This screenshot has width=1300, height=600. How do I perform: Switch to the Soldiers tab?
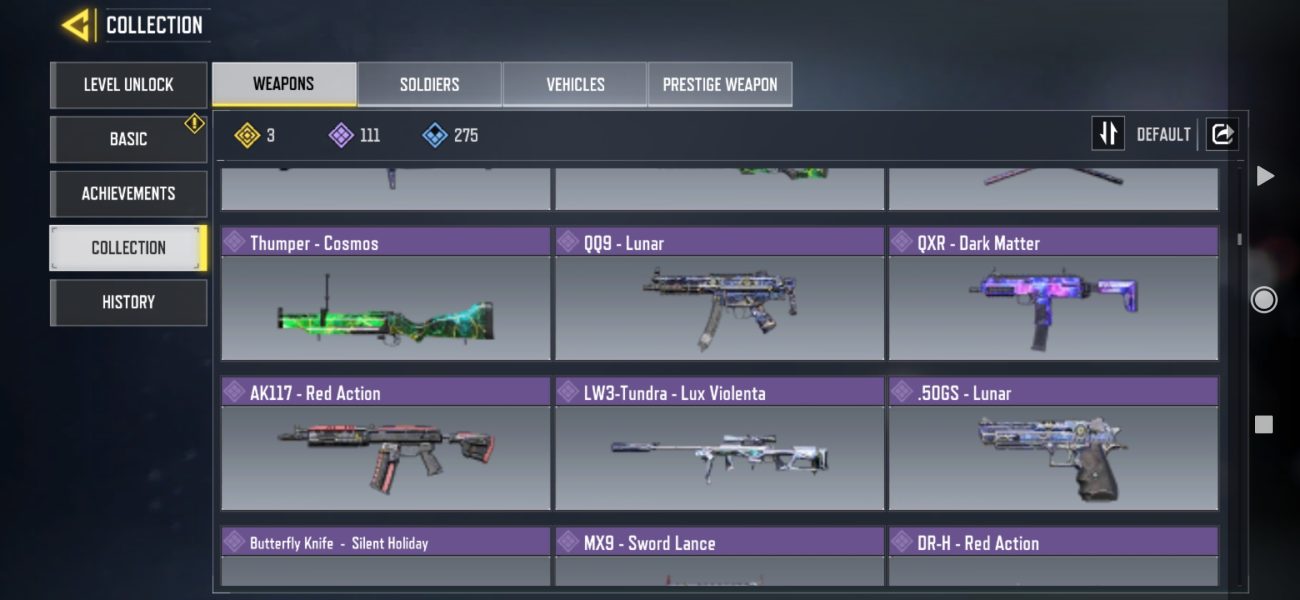[429, 84]
